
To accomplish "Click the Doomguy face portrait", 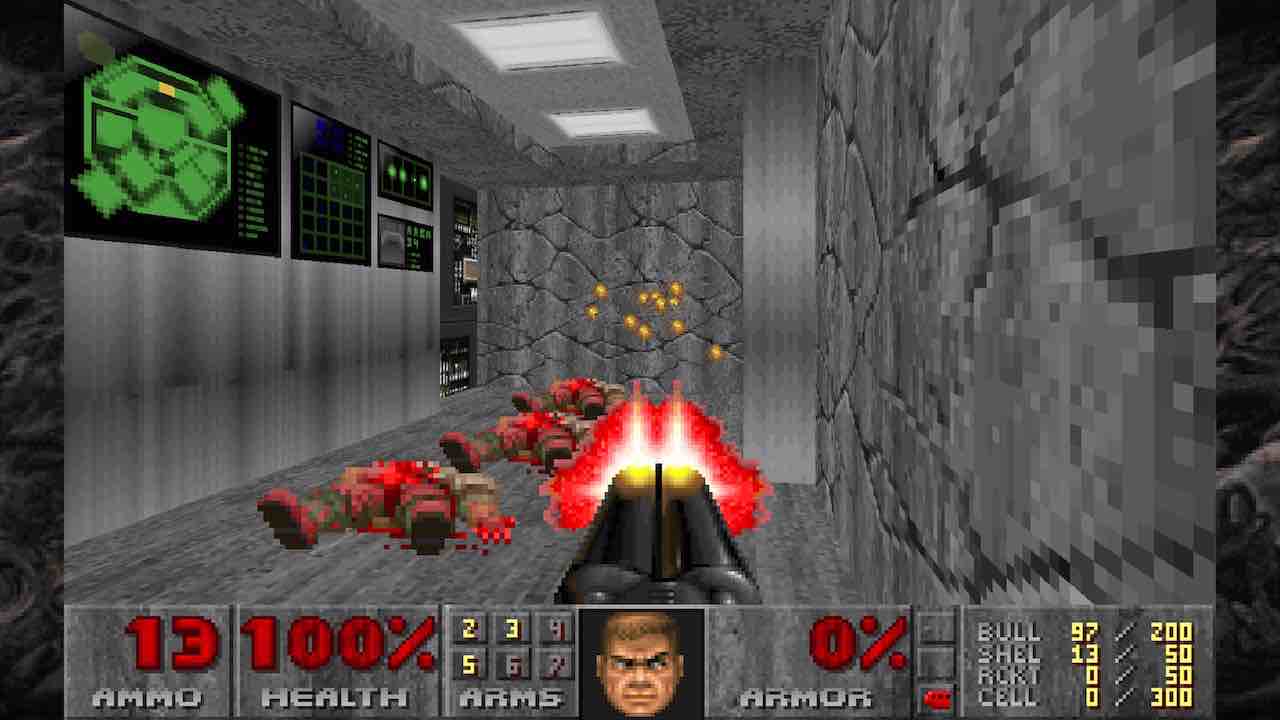I will pyautogui.click(x=642, y=658).
